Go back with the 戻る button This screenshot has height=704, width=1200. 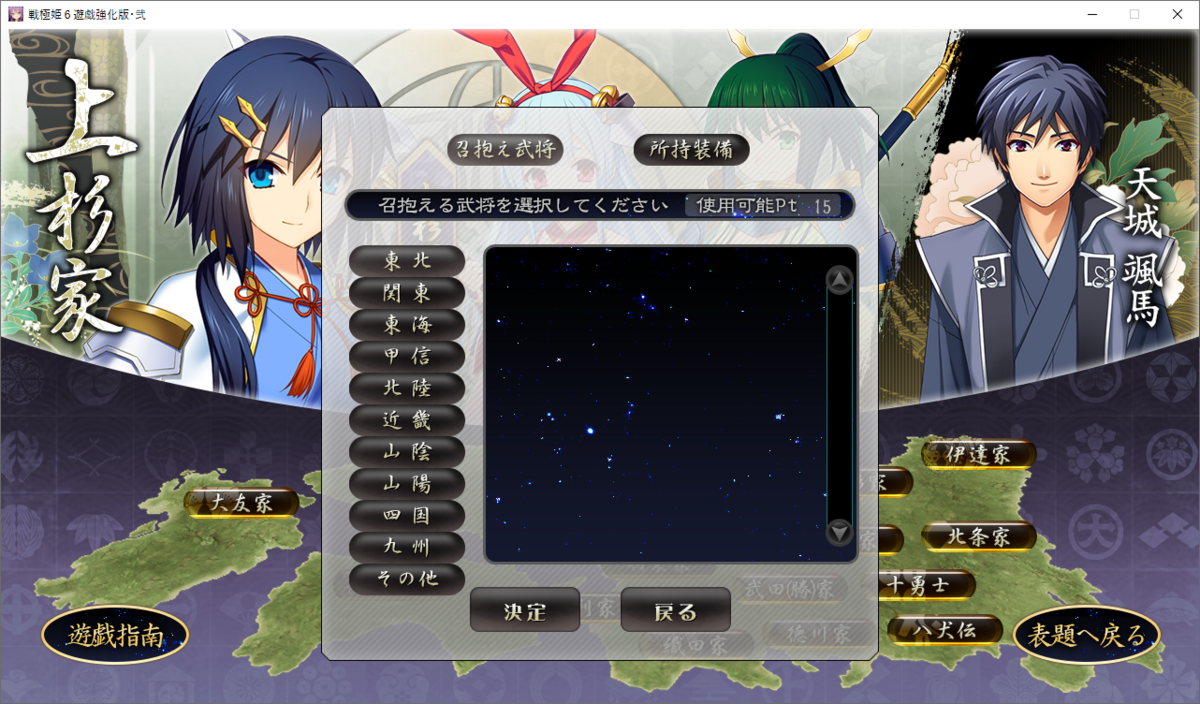click(x=675, y=610)
